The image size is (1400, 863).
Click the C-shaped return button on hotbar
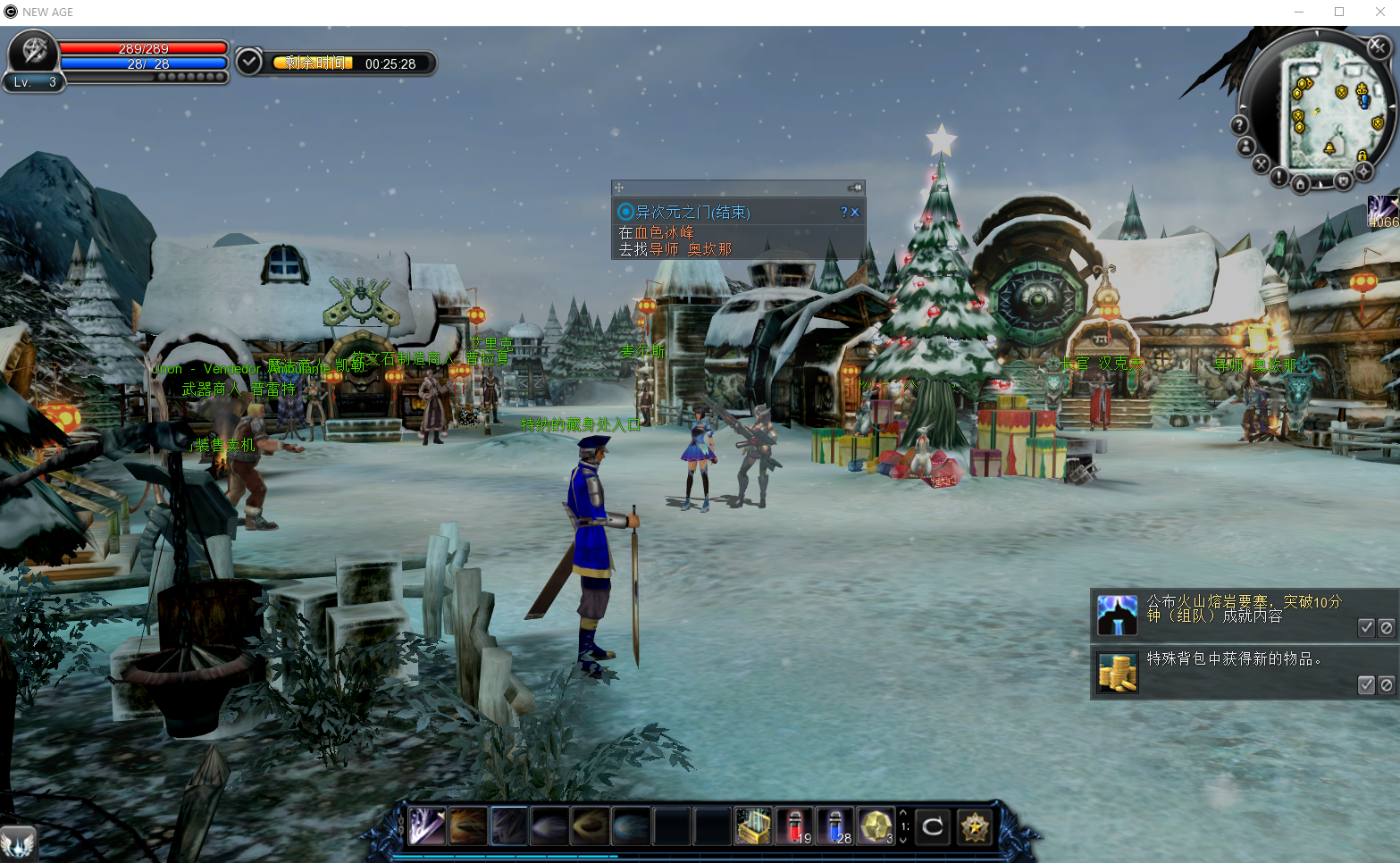point(933,826)
